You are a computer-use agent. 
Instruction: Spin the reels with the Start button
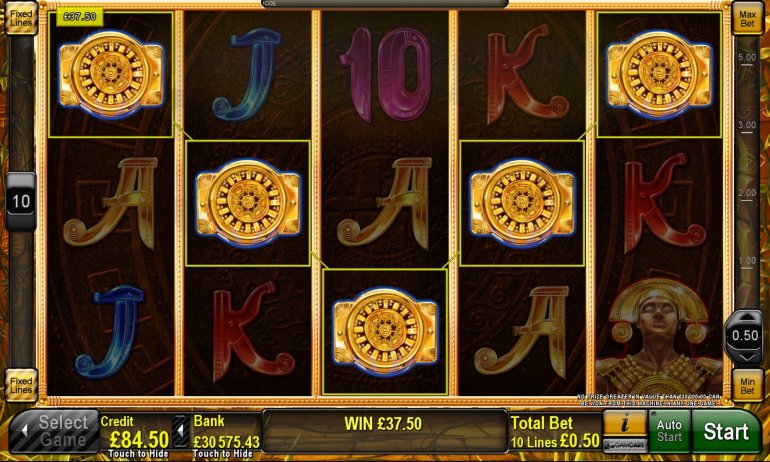[726, 432]
